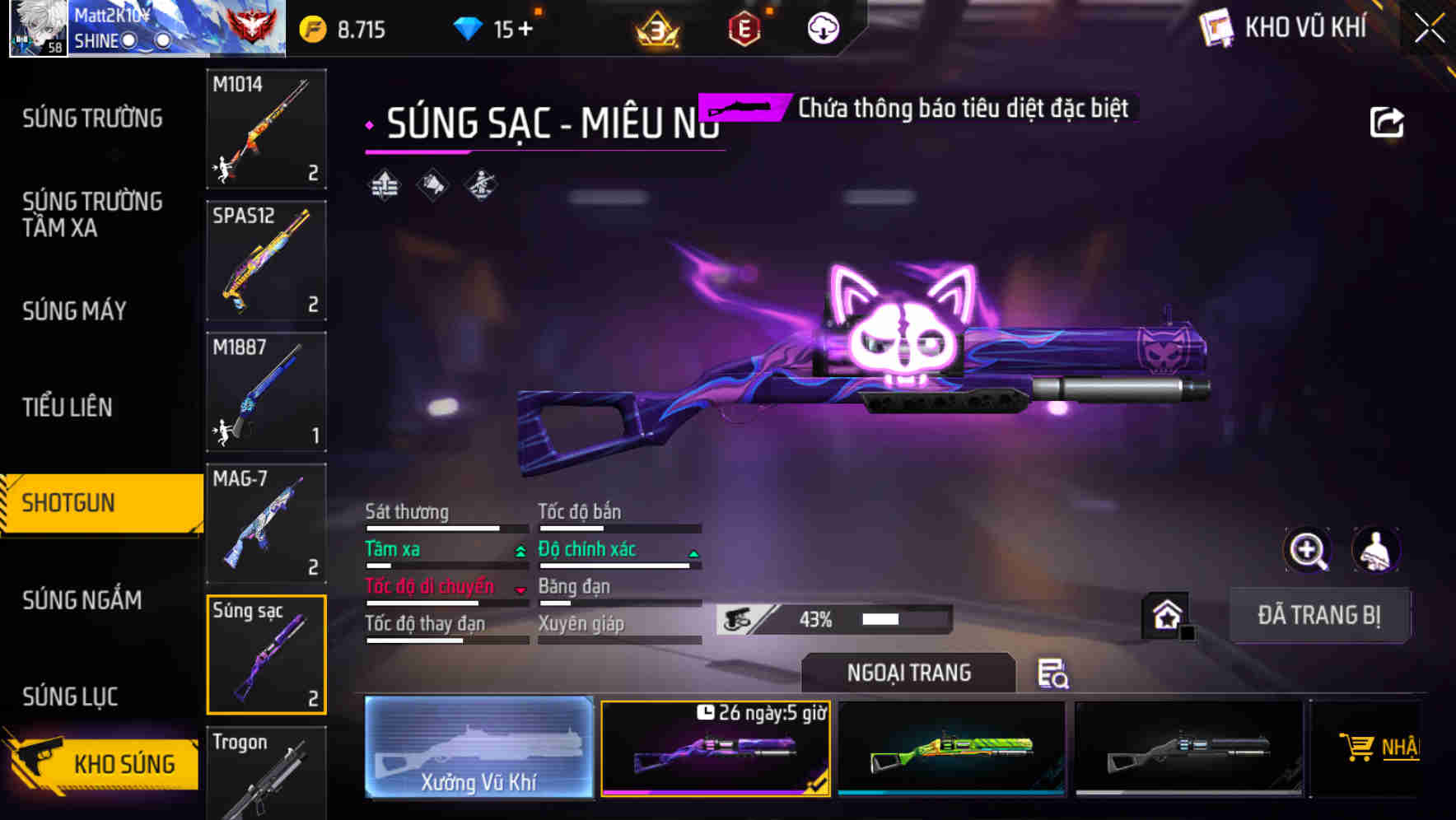Zoom in on the weapon with magnifier icon
Image resolution: width=1456 pixels, height=820 pixels.
click(1308, 550)
